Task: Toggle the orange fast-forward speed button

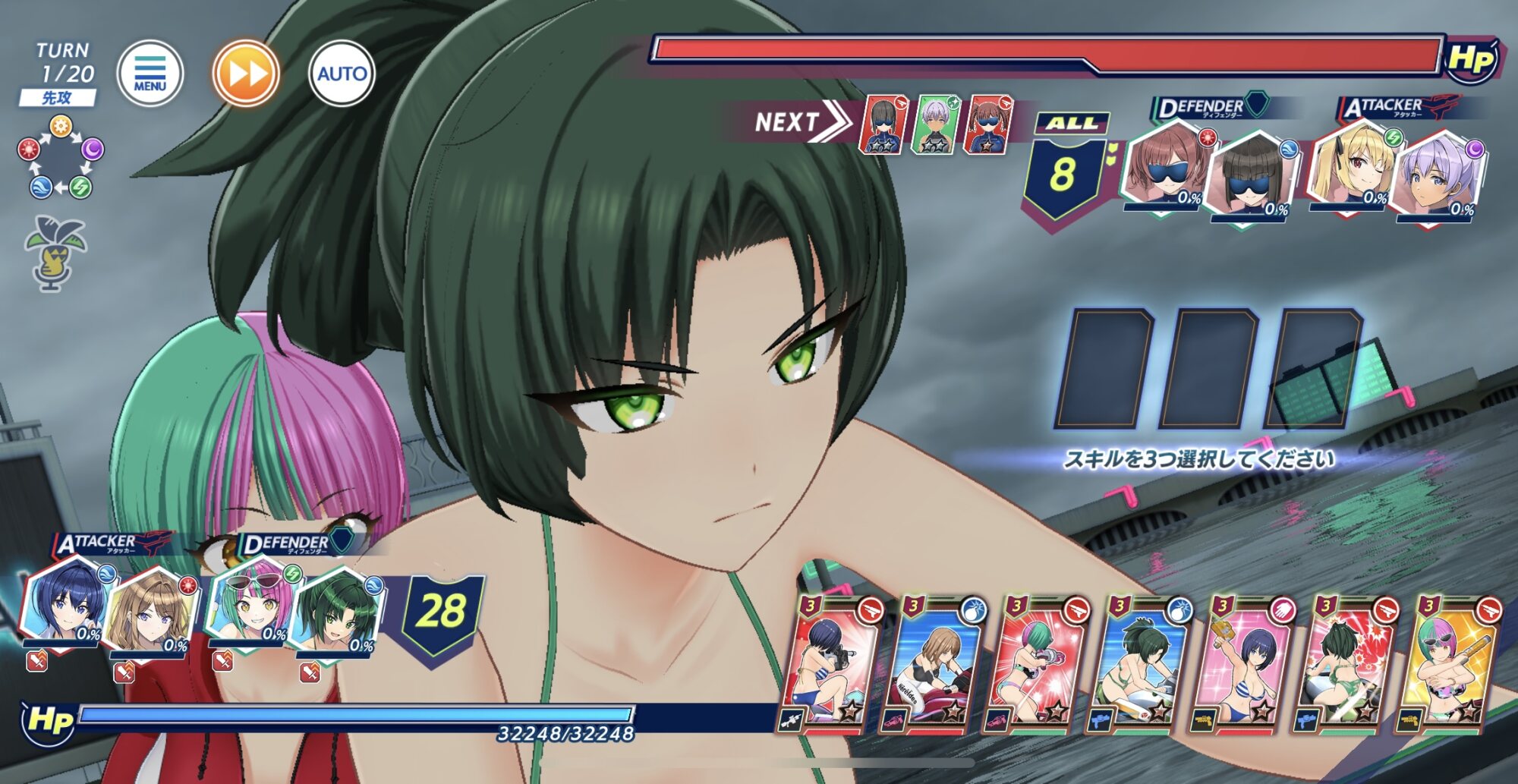Action: point(246,74)
